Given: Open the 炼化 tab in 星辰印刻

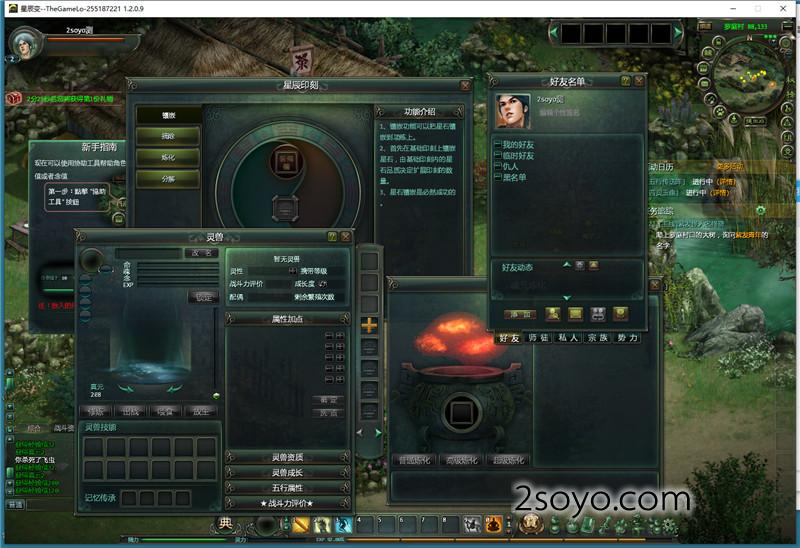Looking at the screenshot, I should [x=168, y=158].
